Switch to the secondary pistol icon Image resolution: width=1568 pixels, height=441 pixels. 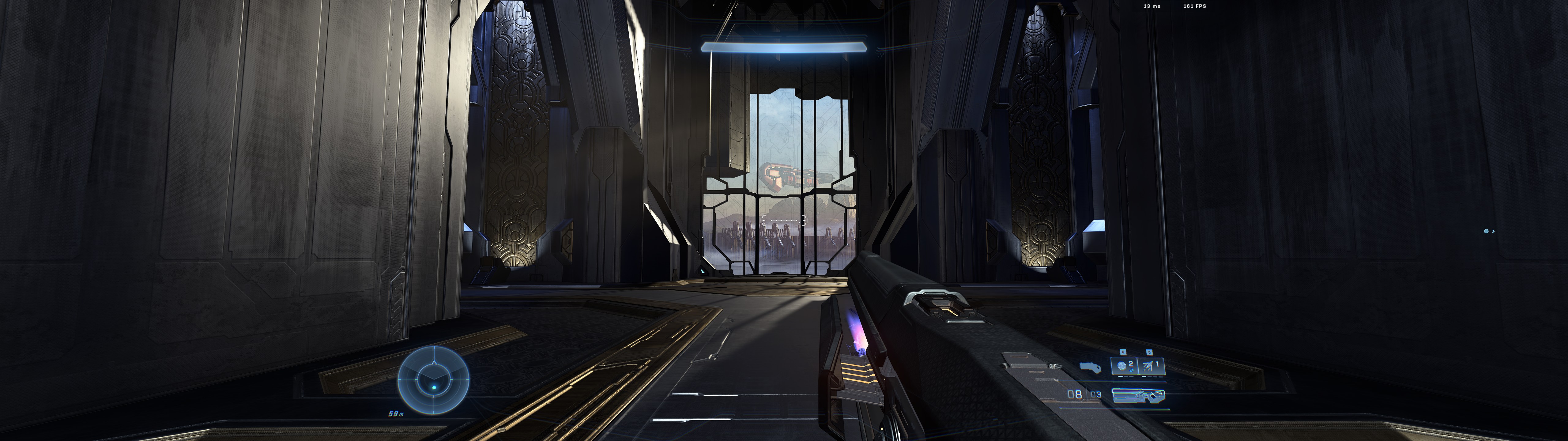1088,367
